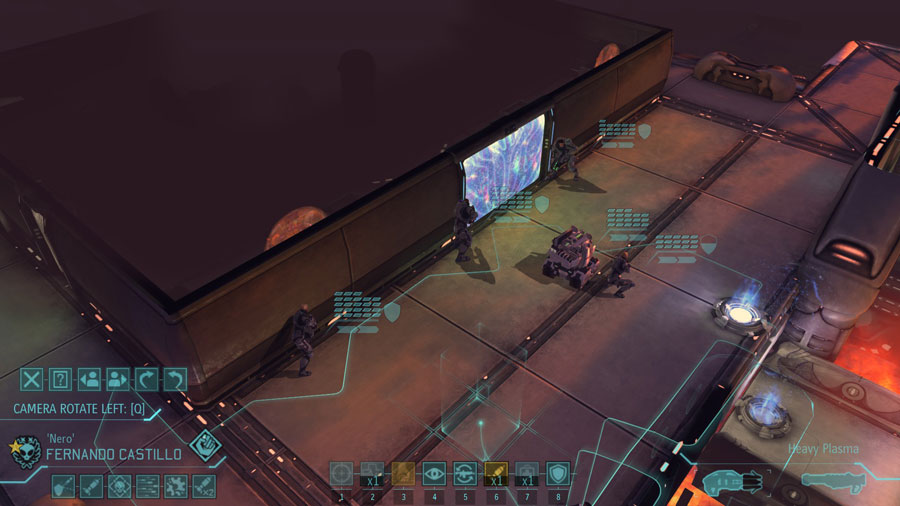Select the greyed-out crosshair fire ability
Screen dimensions: 900x506
point(341,473)
